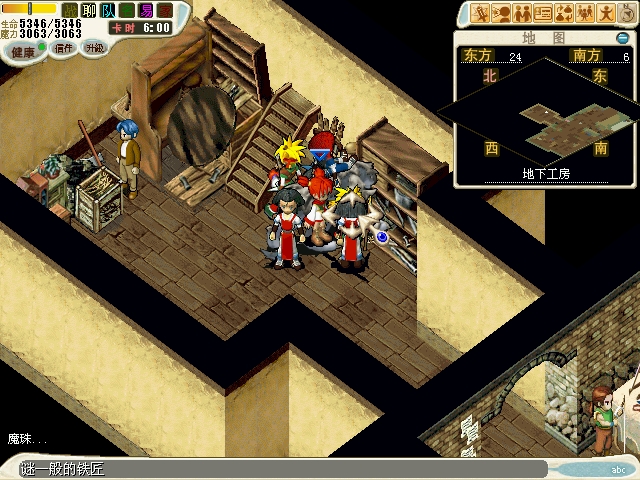This screenshot has height=480, width=640.
Task: Click the chat input bar
Action: 280,469
